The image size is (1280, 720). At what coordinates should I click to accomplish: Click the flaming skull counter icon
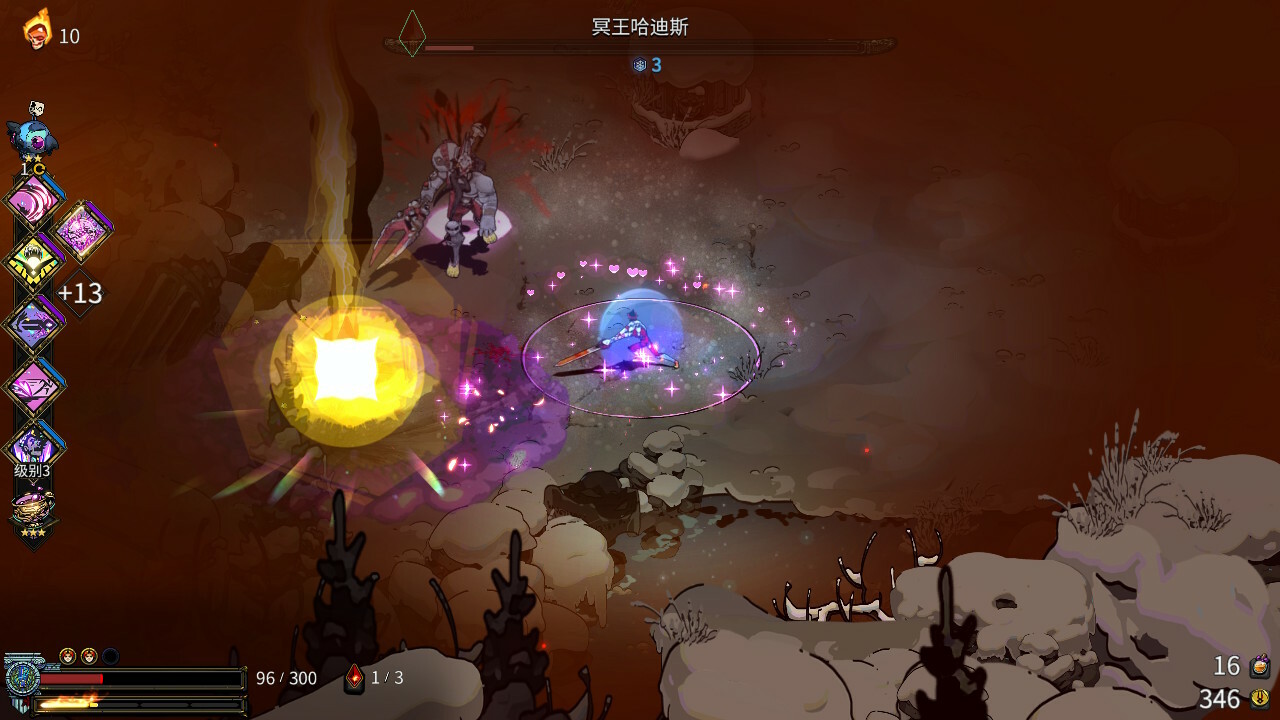[x=38, y=30]
